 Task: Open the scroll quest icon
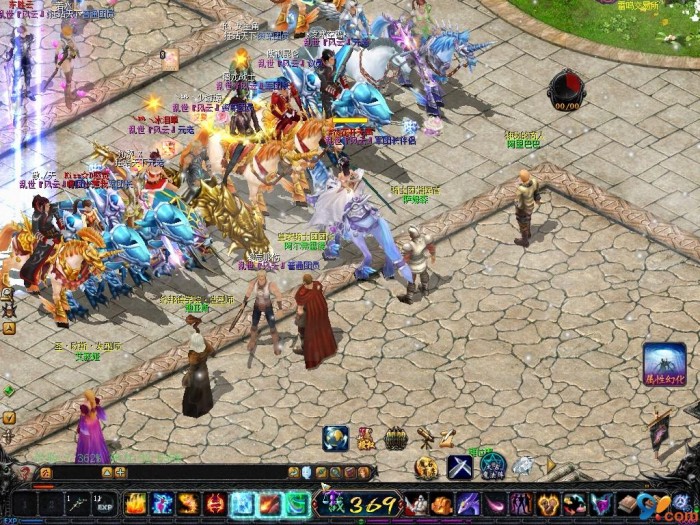tap(447, 437)
